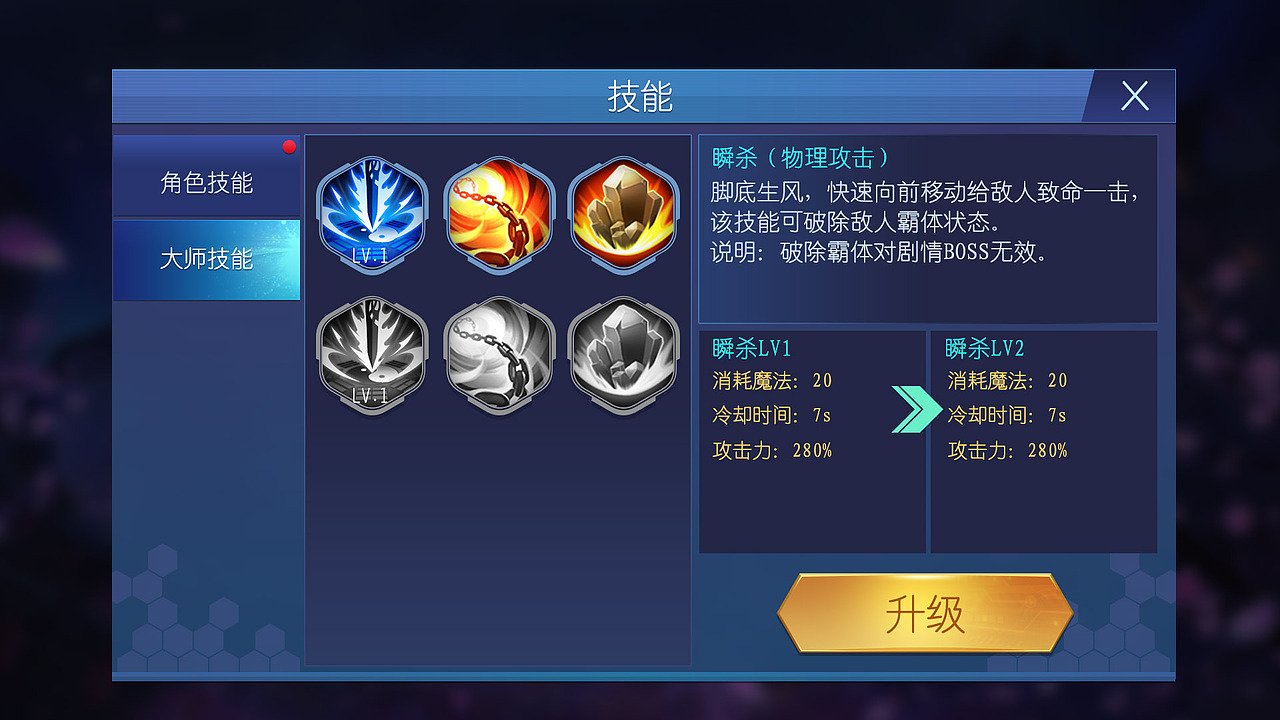Close the 技能 skill window
Image resolution: width=1280 pixels, height=720 pixels.
pos(1134,97)
